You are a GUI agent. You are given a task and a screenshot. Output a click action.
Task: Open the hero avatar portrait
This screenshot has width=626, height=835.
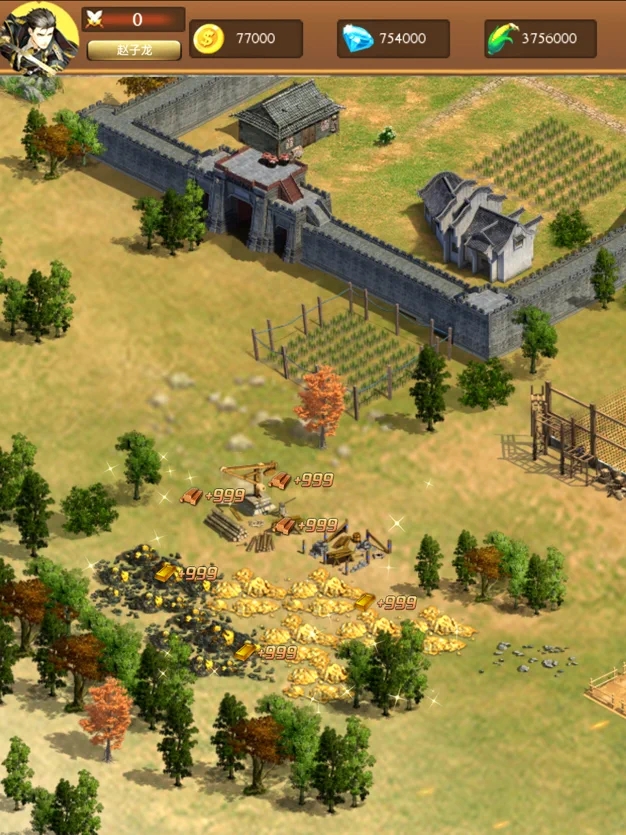38,38
